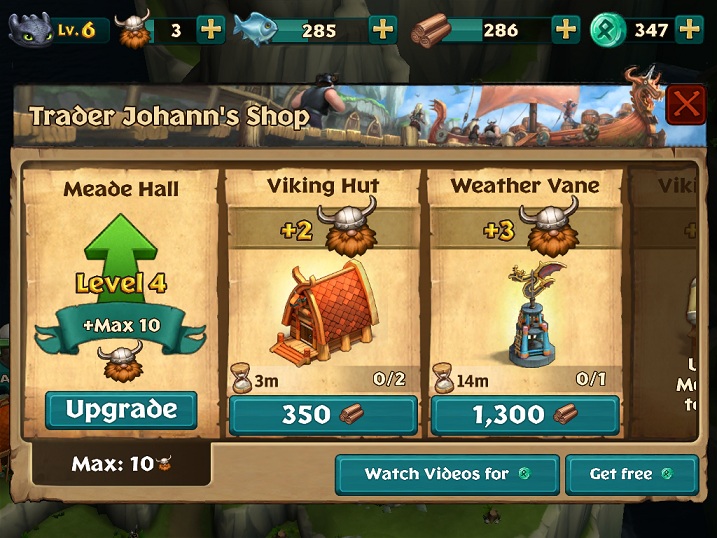Image resolution: width=717 pixels, height=538 pixels.
Task: Buy Viking Hut for 350 wood
Action: [322, 416]
